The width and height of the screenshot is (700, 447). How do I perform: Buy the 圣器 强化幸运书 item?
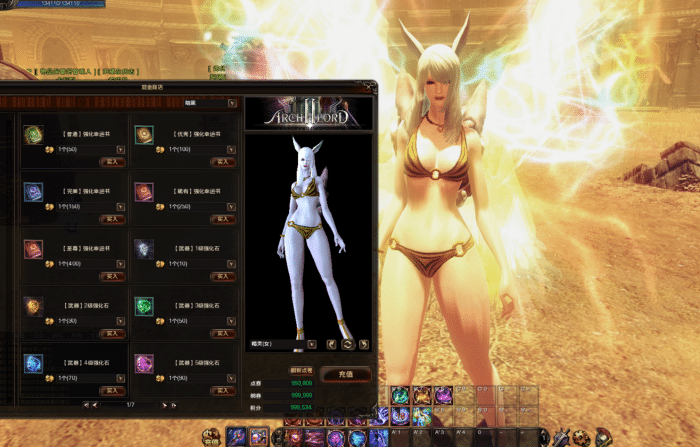(x=113, y=276)
